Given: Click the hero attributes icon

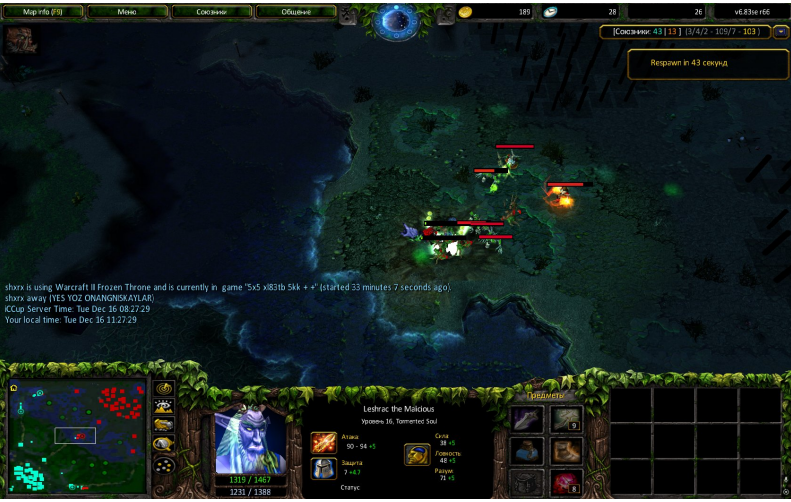Looking at the screenshot, I should point(417,455).
